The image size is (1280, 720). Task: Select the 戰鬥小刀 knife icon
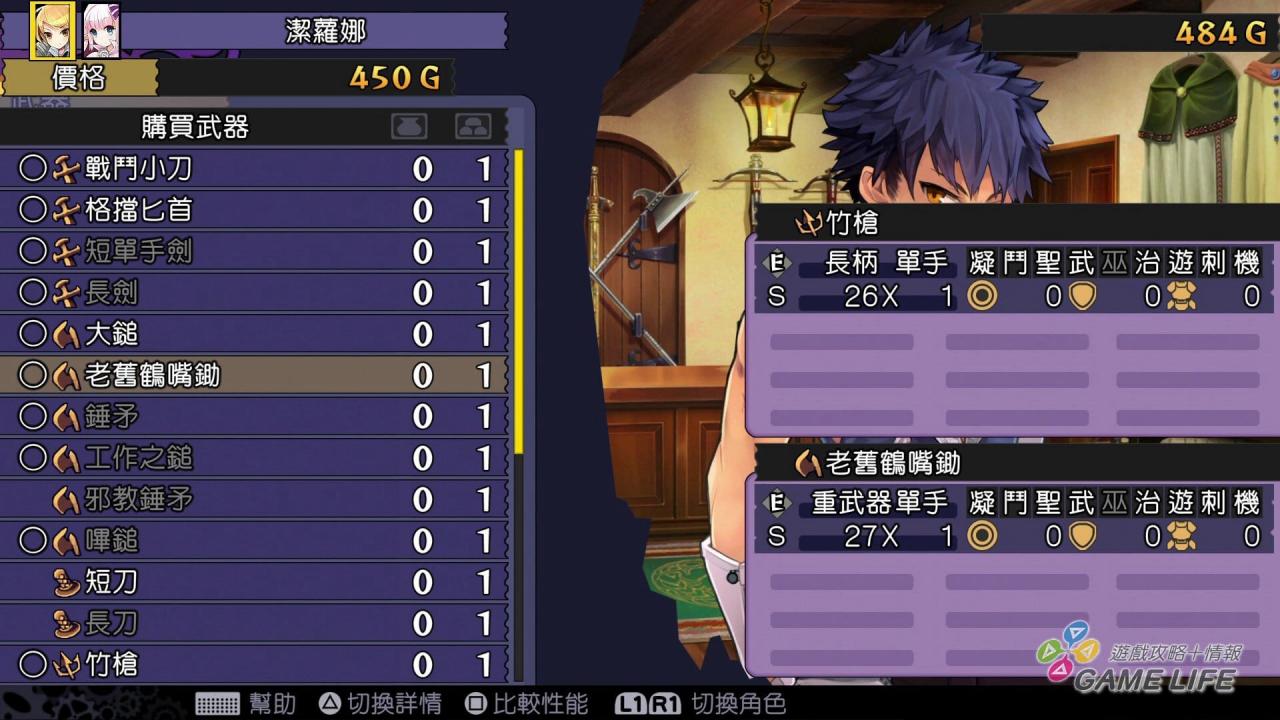pos(68,171)
